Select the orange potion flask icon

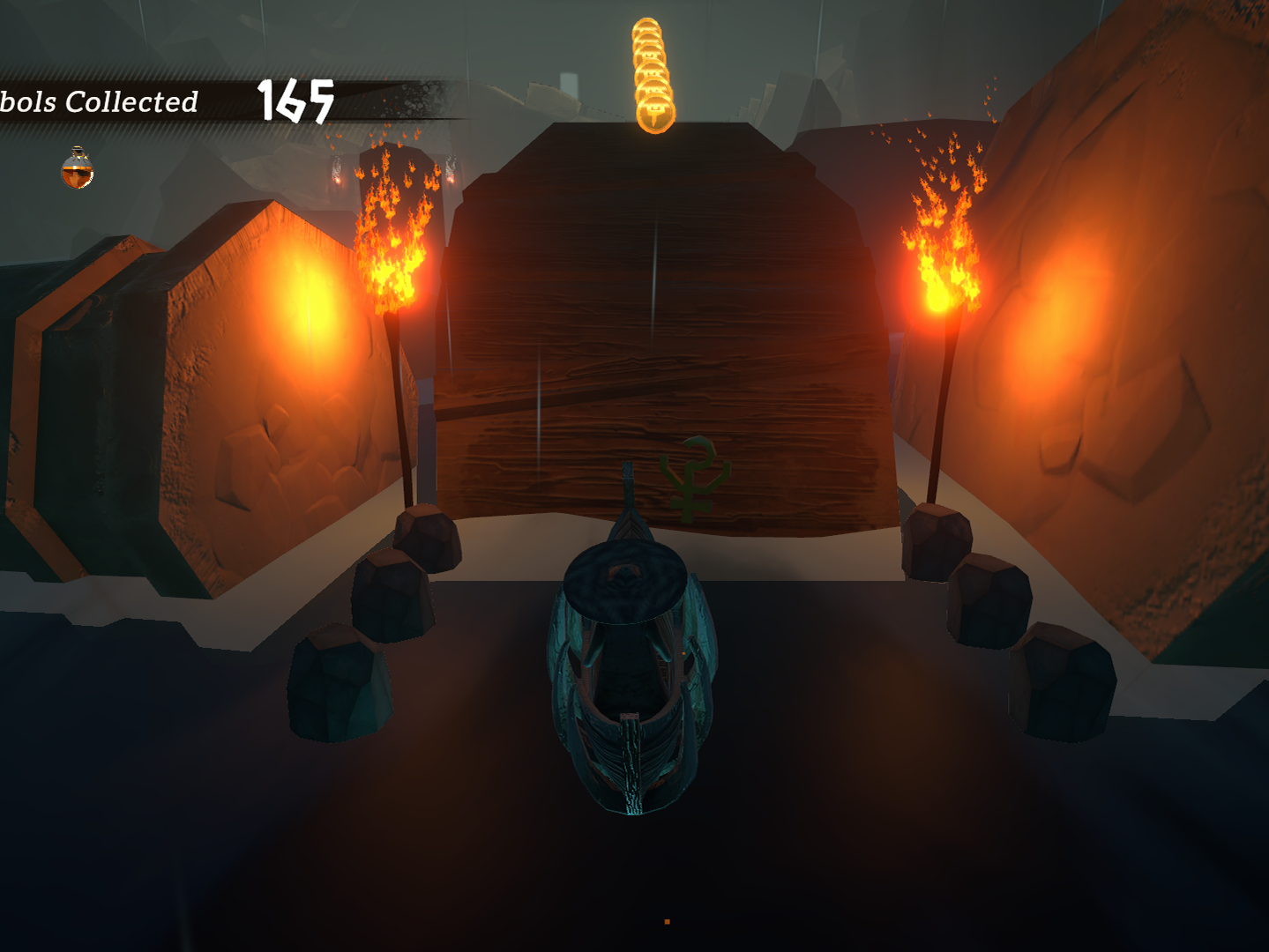click(78, 168)
